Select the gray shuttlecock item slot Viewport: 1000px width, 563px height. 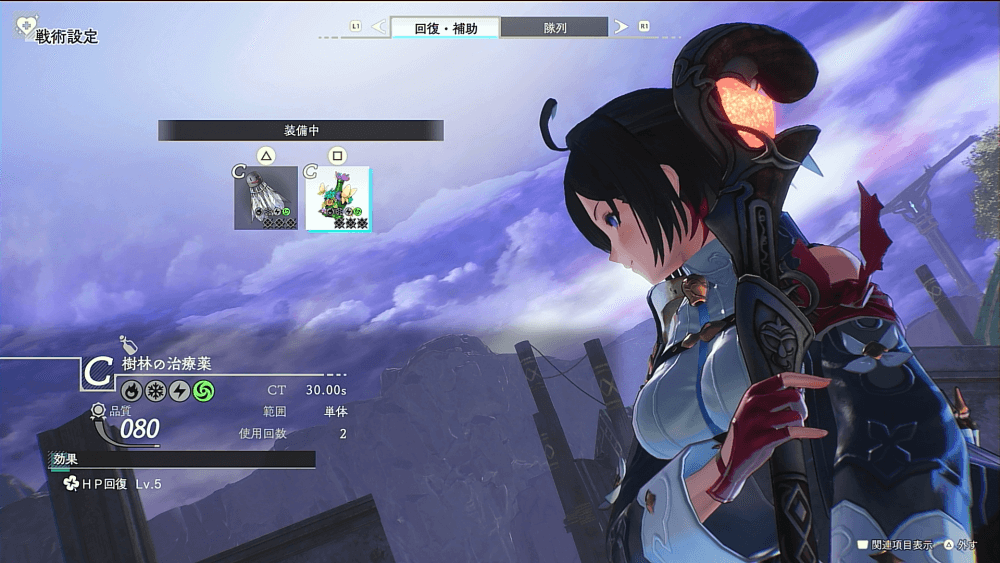266,198
